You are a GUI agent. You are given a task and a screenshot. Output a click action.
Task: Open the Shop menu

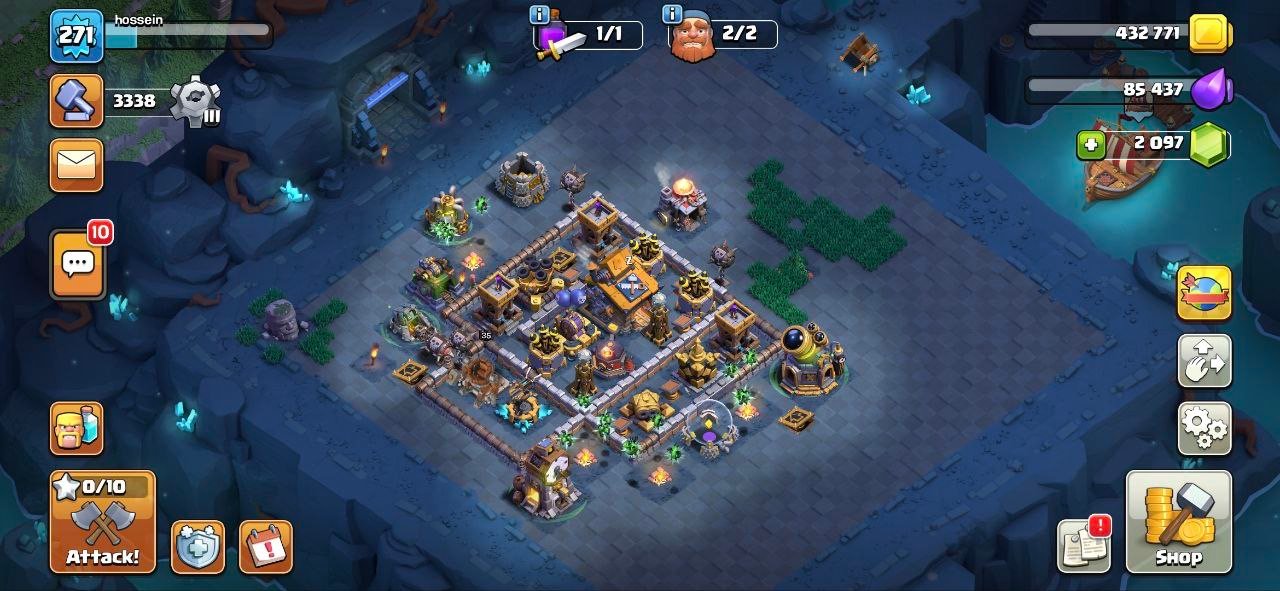click(x=1178, y=522)
